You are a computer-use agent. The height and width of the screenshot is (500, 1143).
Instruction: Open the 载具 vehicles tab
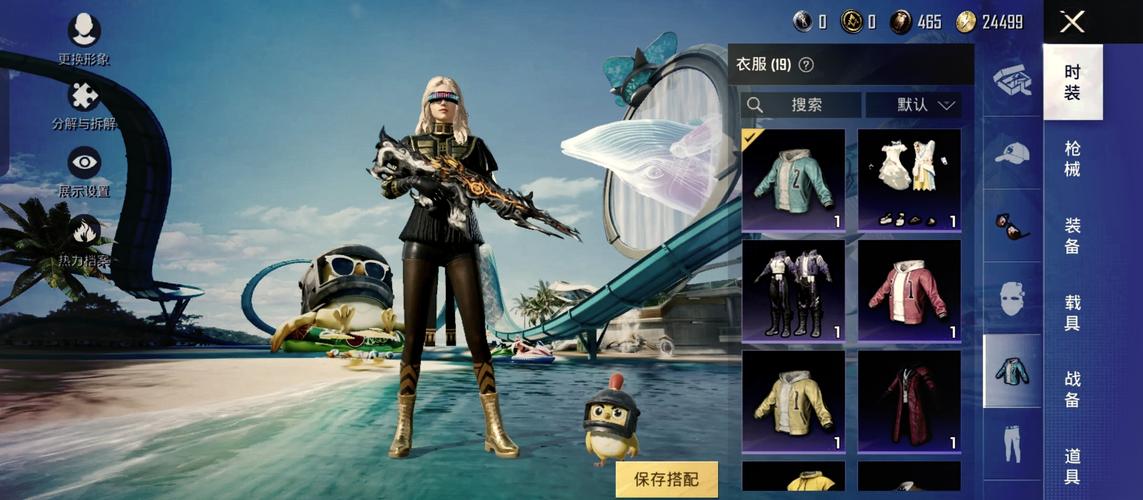coord(1072,312)
